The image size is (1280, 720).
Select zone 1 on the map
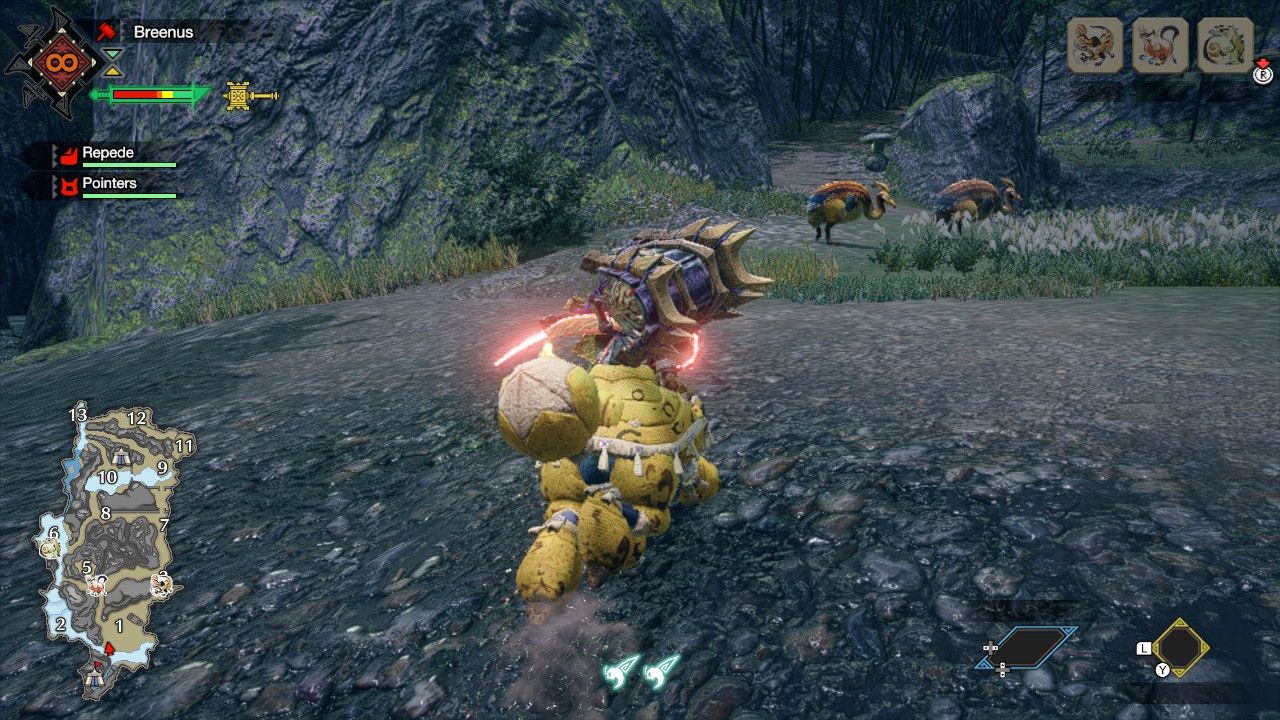(x=120, y=625)
